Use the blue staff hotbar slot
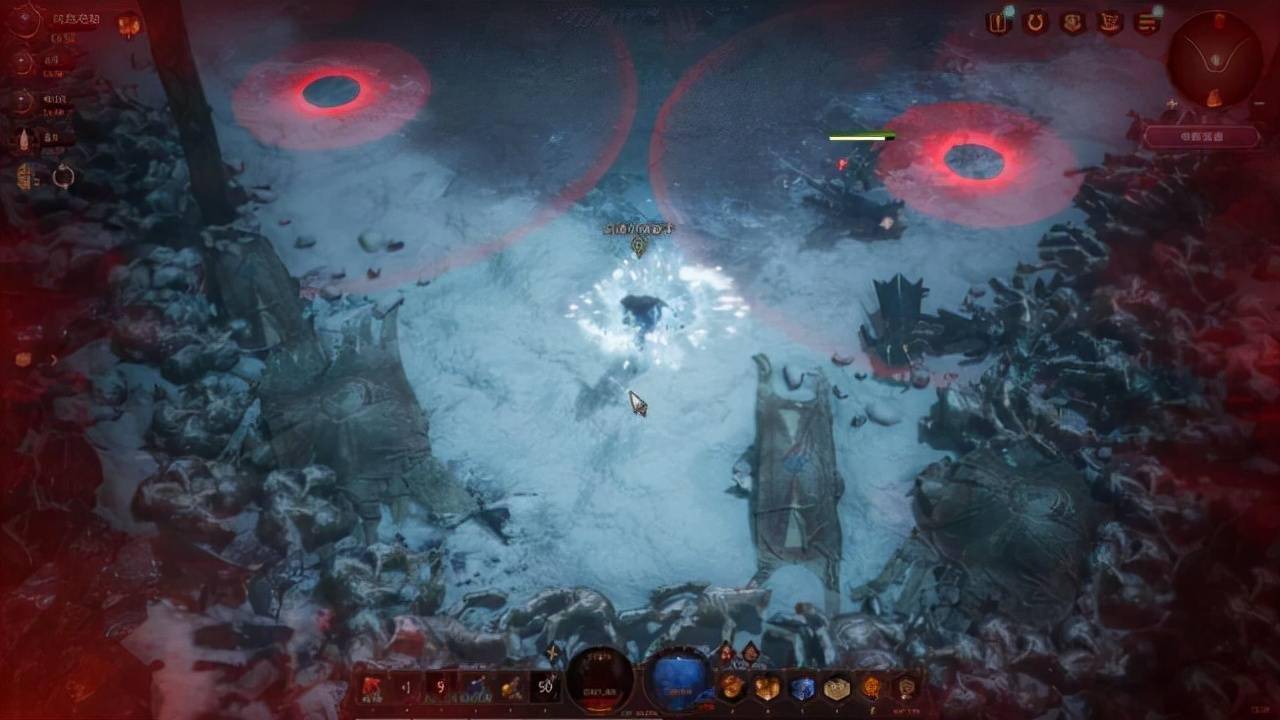Viewport: 1280px width, 720px height. click(476, 687)
